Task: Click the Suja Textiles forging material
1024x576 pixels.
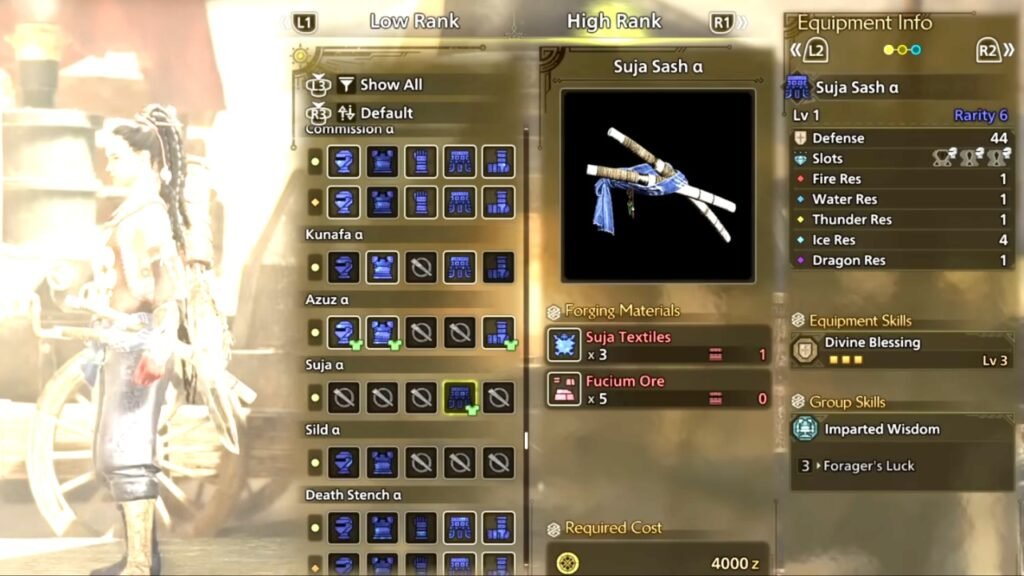Action: click(x=658, y=345)
